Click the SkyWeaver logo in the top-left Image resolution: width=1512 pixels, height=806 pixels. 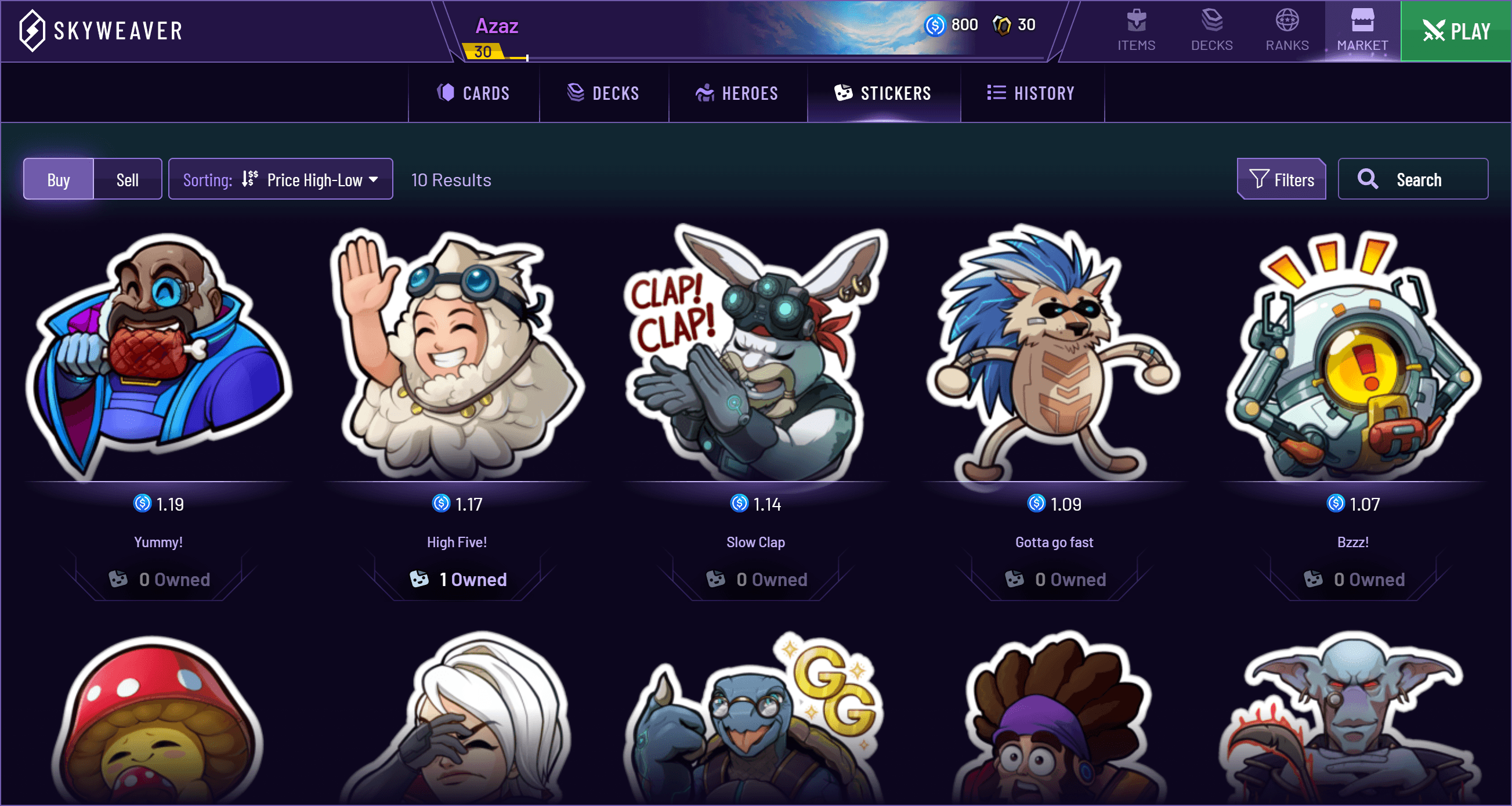(100, 30)
